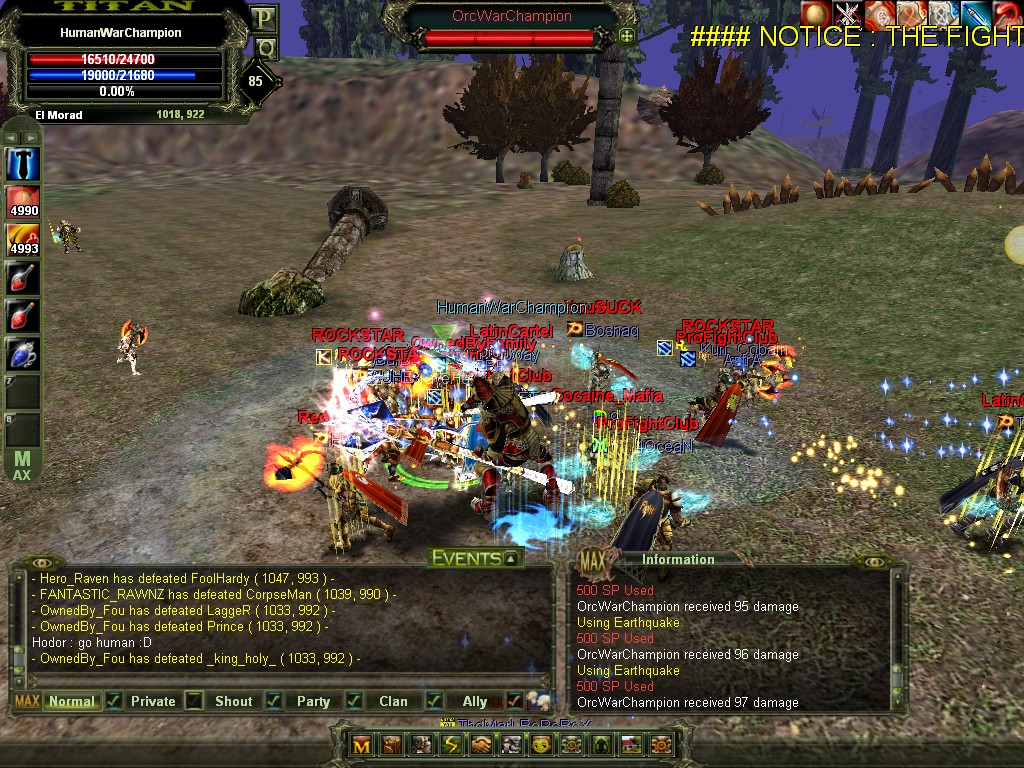1024x768 pixels.
Task: Use the hotbar item with 4990 count
Action: pos(22,201)
